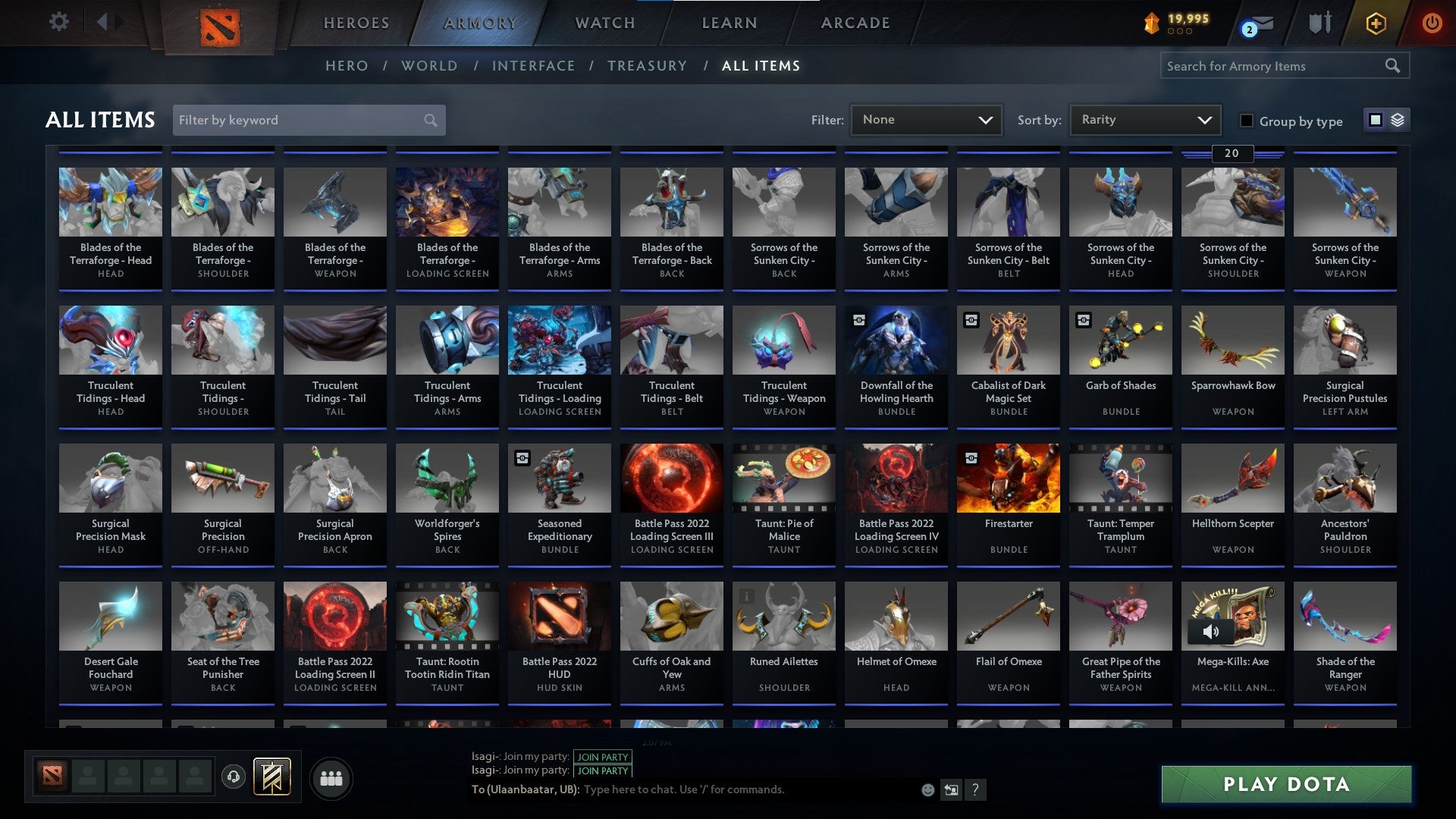1456x819 pixels.
Task: Open the Sort by Rarity dropdown
Action: 1144,119
